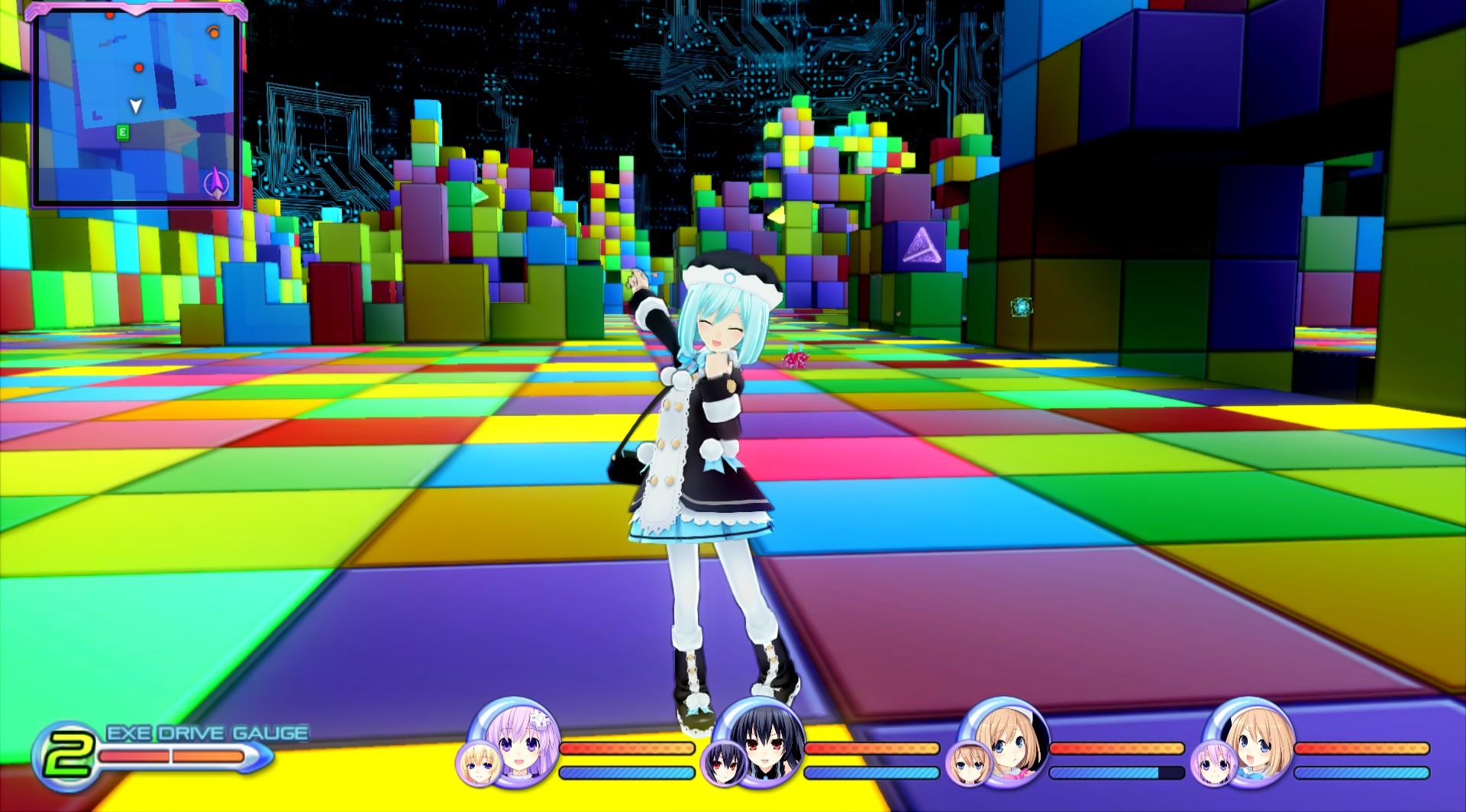Click the green E exit marker on minimap
This screenshot has width=1466, height=812.
123,133
